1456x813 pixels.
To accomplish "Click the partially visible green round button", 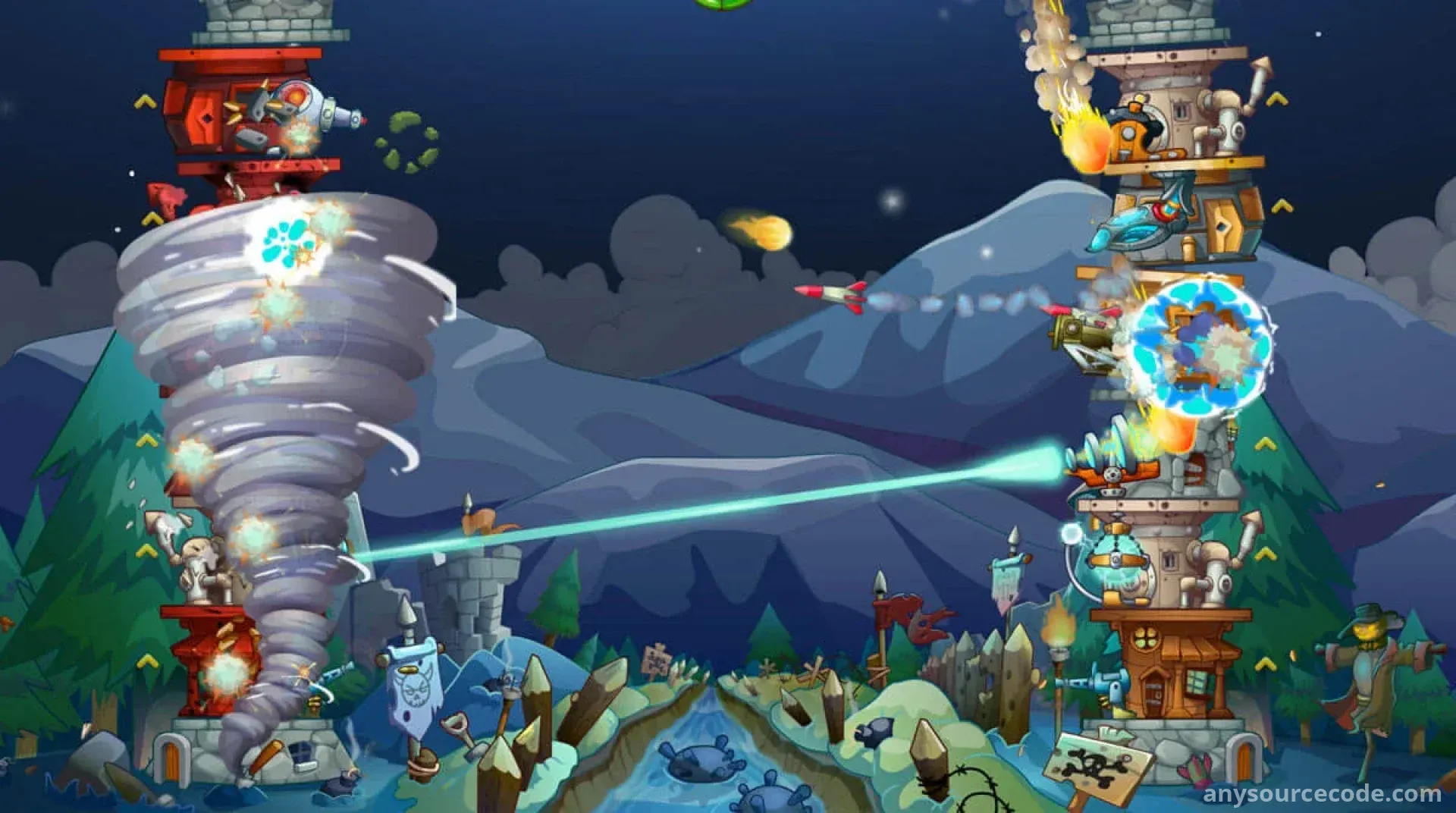I will [x=723, y=3].
